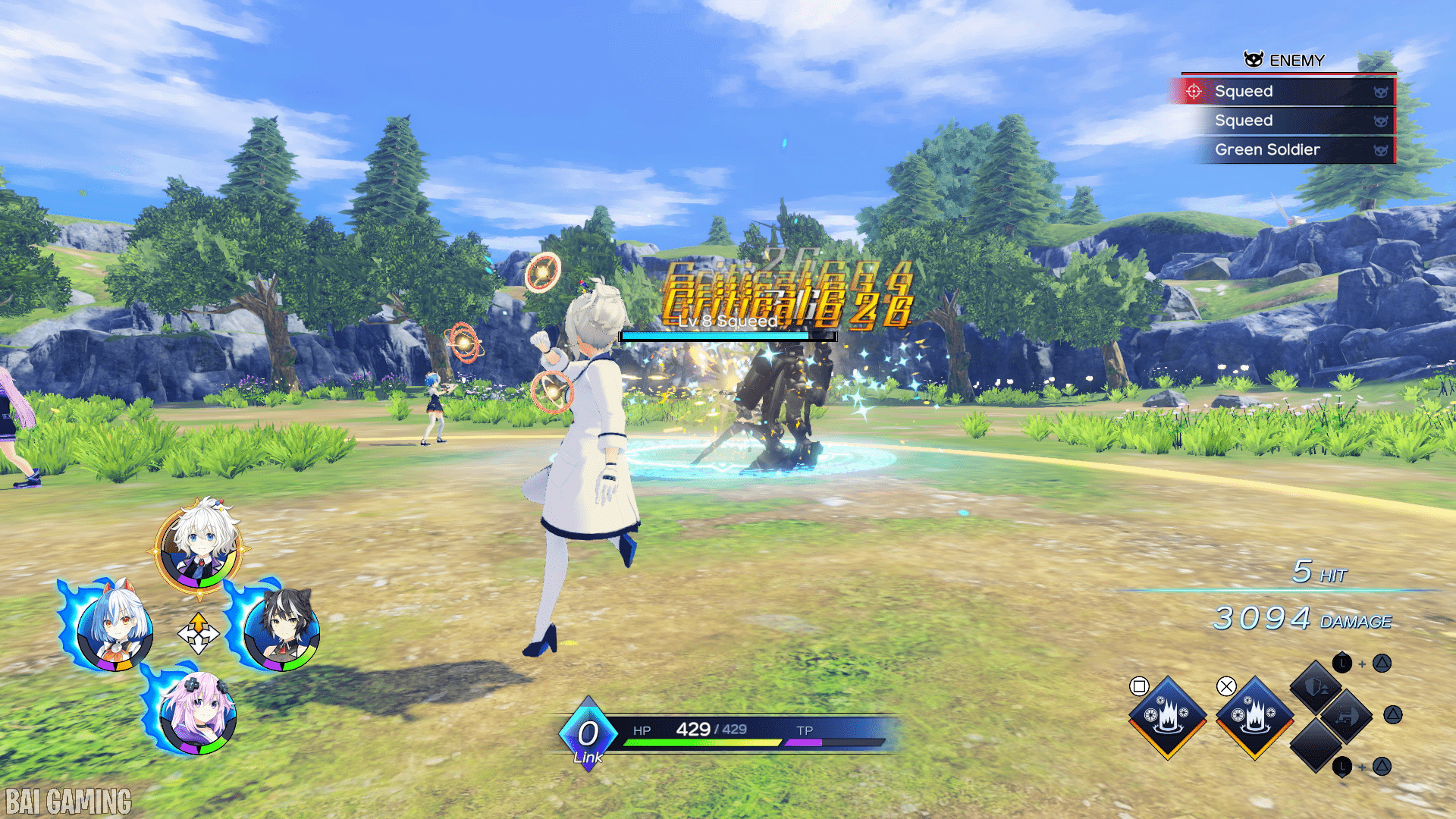1456x819 pixels.
Task: Activate the dimmed dash skill diamond
Action: (x=1347, y=716)
